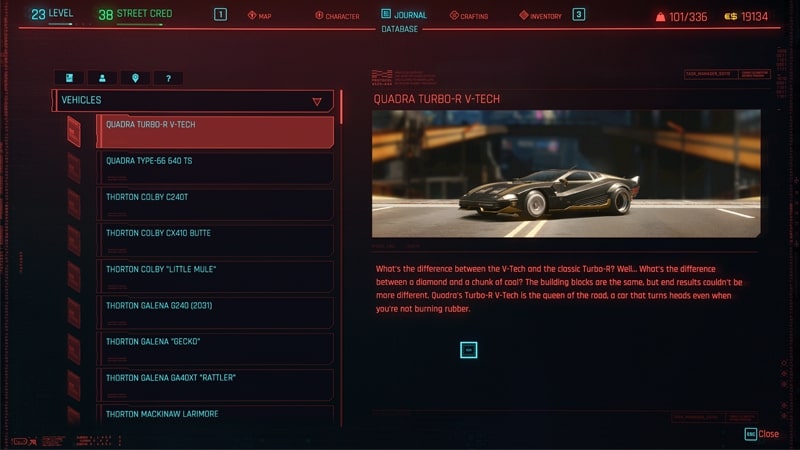Open the Thorton Colby C240T entry
The image size is (800, 450).
click(214, 204)
